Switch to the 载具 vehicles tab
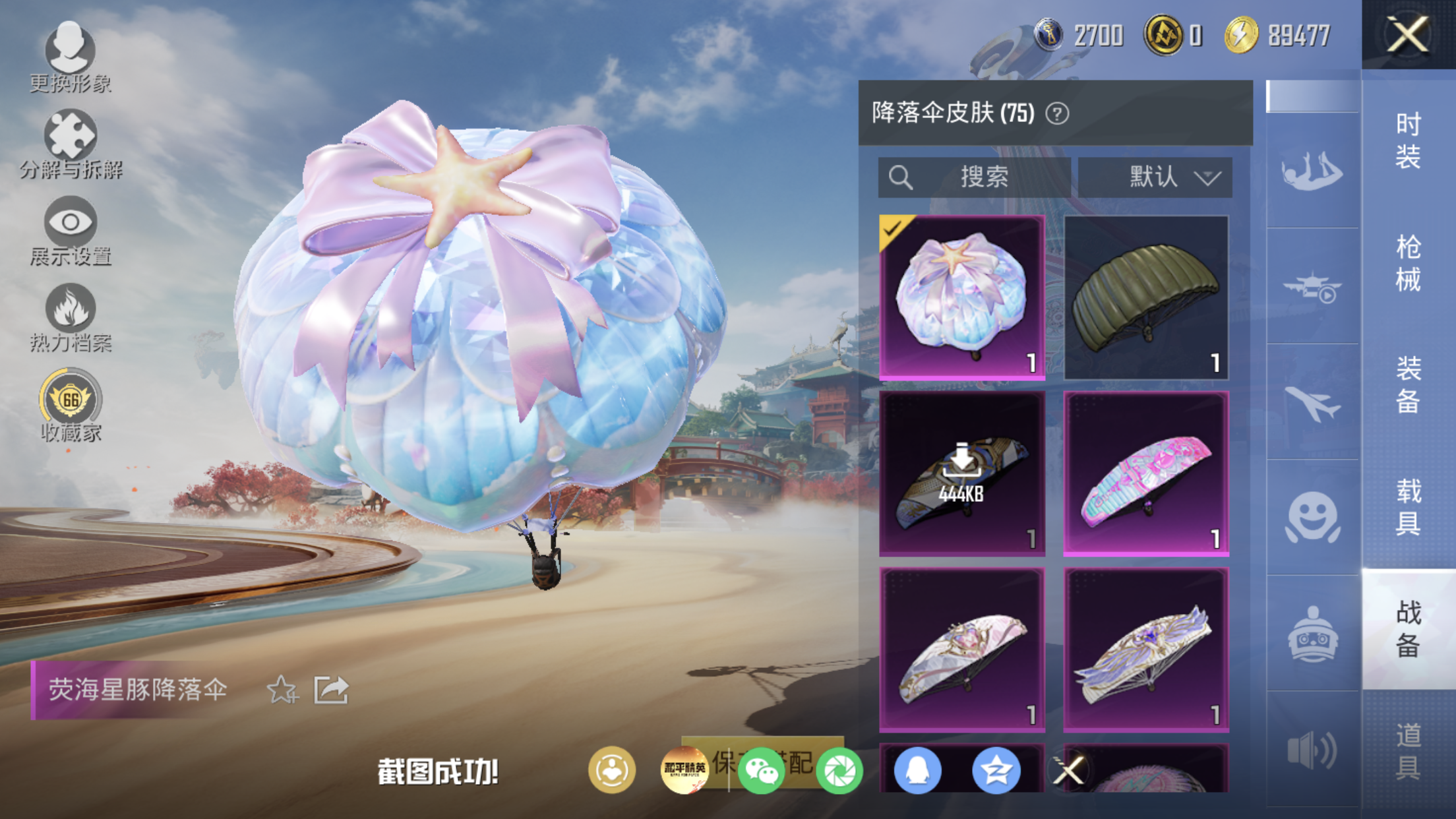Image resolution: width=1456 pixels, height=819 pixels. coord(1408,506)
